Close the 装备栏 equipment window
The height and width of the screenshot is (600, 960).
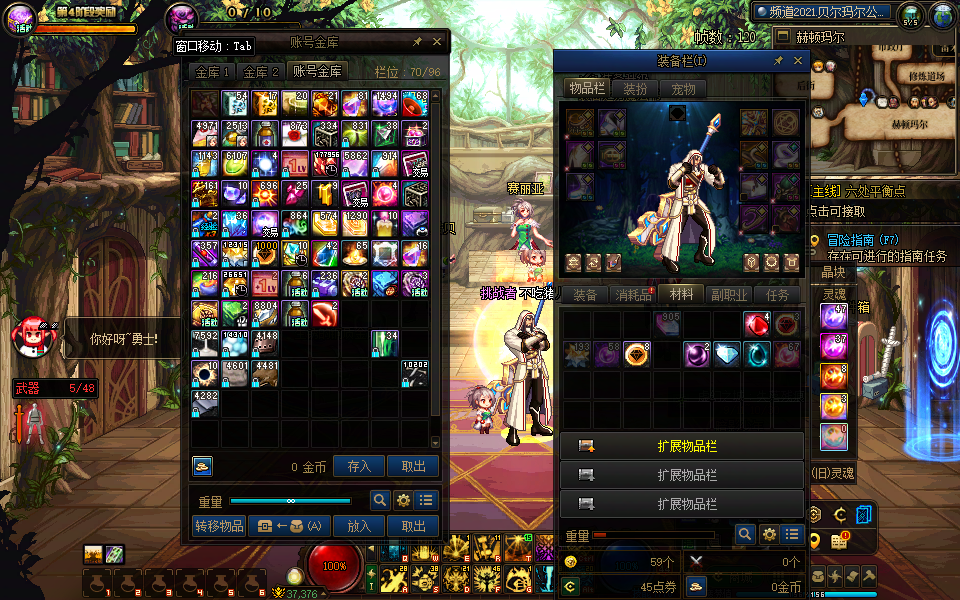797,61
